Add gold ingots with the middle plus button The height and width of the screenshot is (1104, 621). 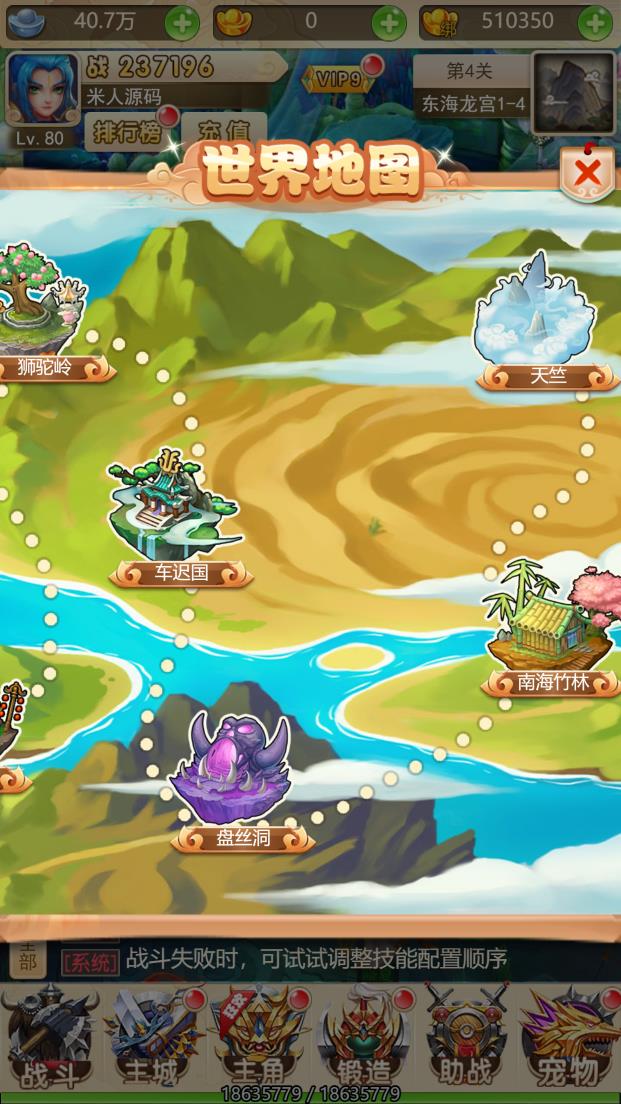click(389, 21)
